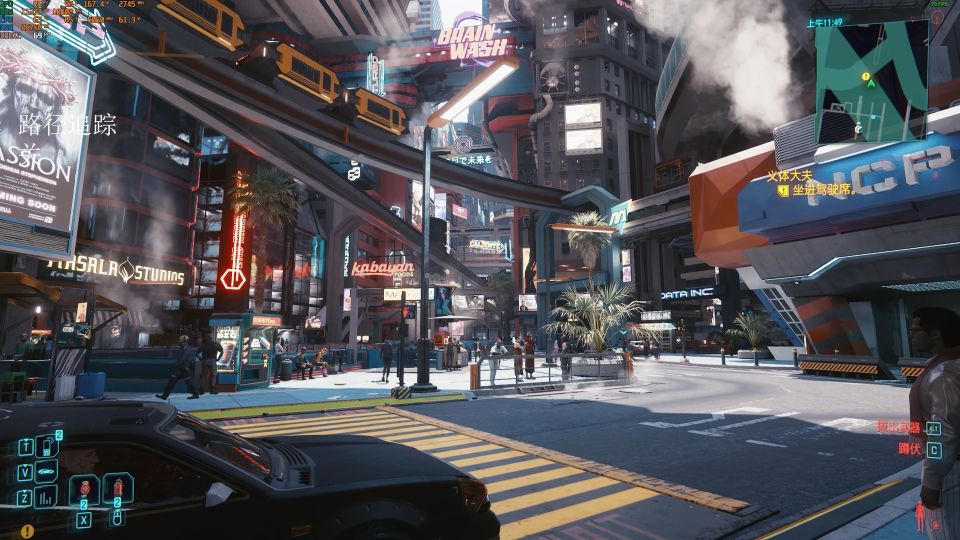The width and height of the screenshot is (960, 540).
Task: Select the red grenade gadget slot
Action: [x=84, y=489]
